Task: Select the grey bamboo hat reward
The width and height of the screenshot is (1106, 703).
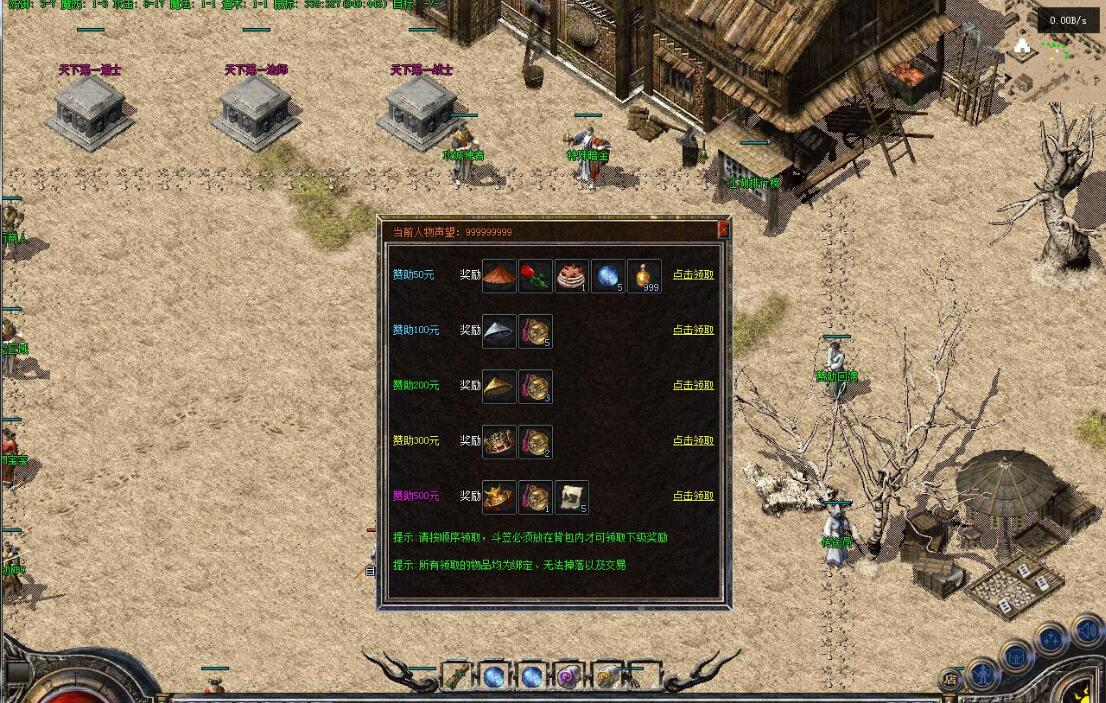Action: point(499,332)
